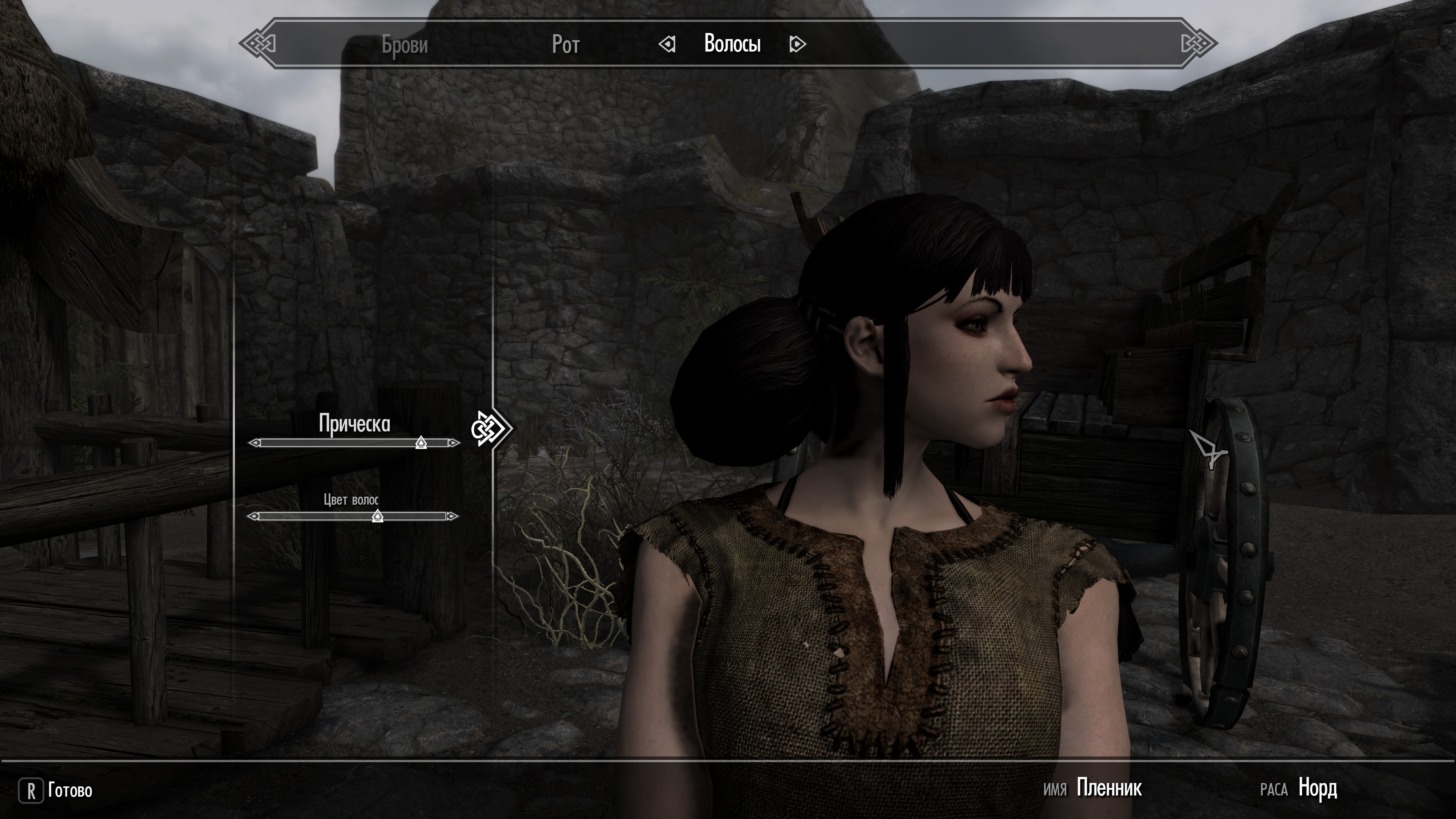Screen dimensions: 1456x819
Task: Click the Цвет волос slider handle
Action: click(378, 516)
